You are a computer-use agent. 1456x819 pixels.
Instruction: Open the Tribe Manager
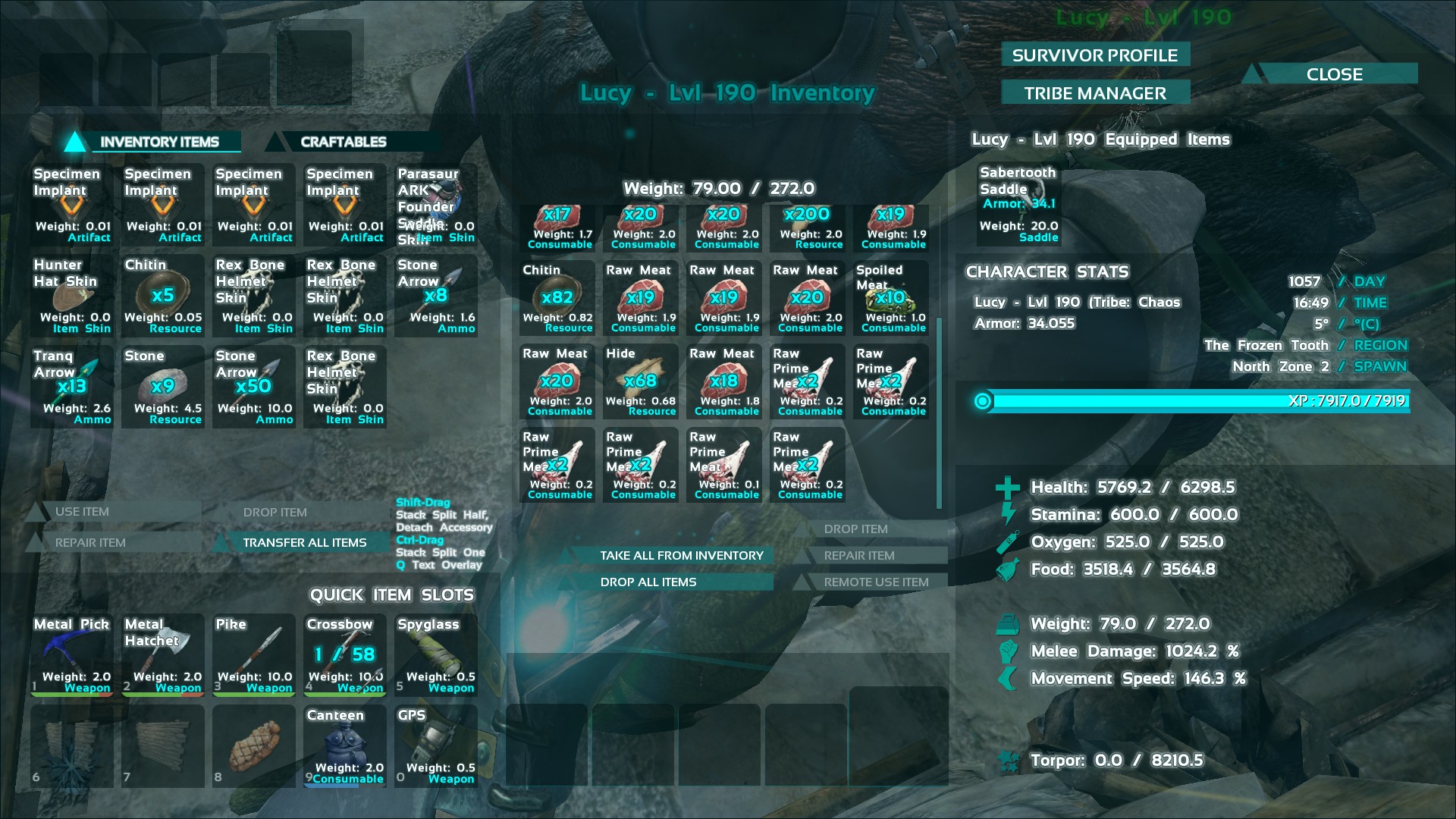click(1094, 93)
